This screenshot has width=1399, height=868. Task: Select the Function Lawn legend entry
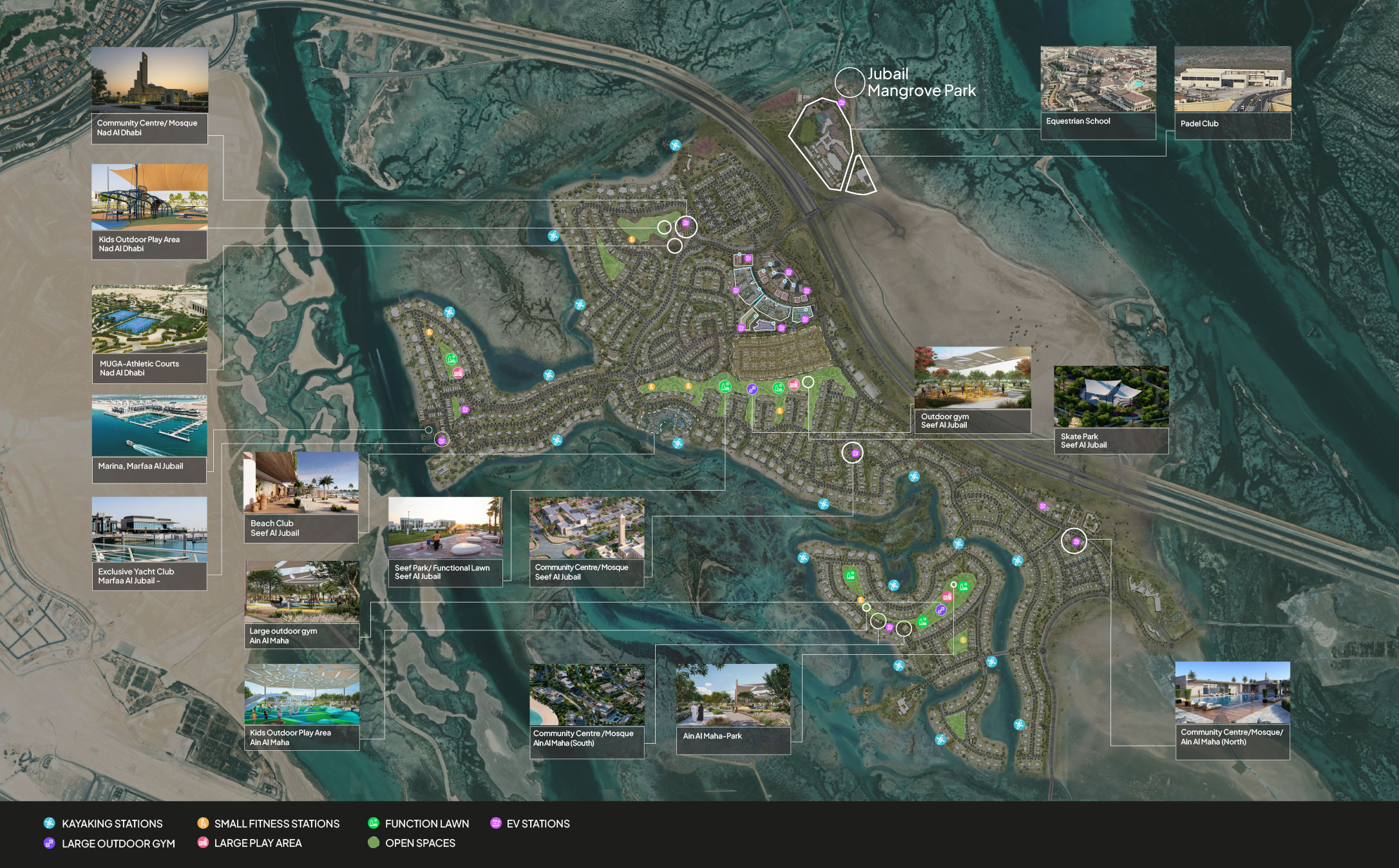(x=426, y=824)
